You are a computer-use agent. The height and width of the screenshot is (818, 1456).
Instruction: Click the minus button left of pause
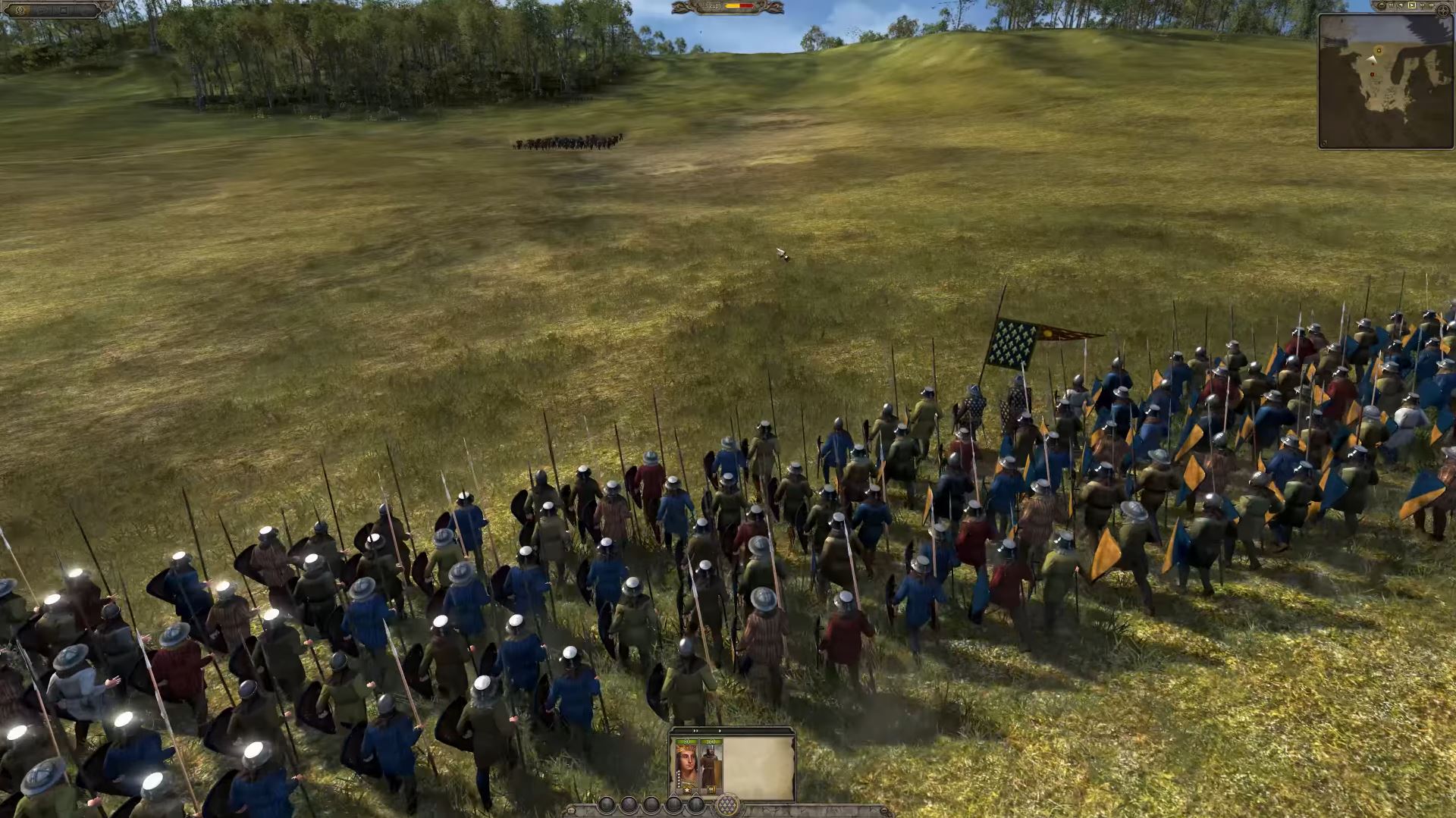pyautogui.click(x=1382, y=5)
